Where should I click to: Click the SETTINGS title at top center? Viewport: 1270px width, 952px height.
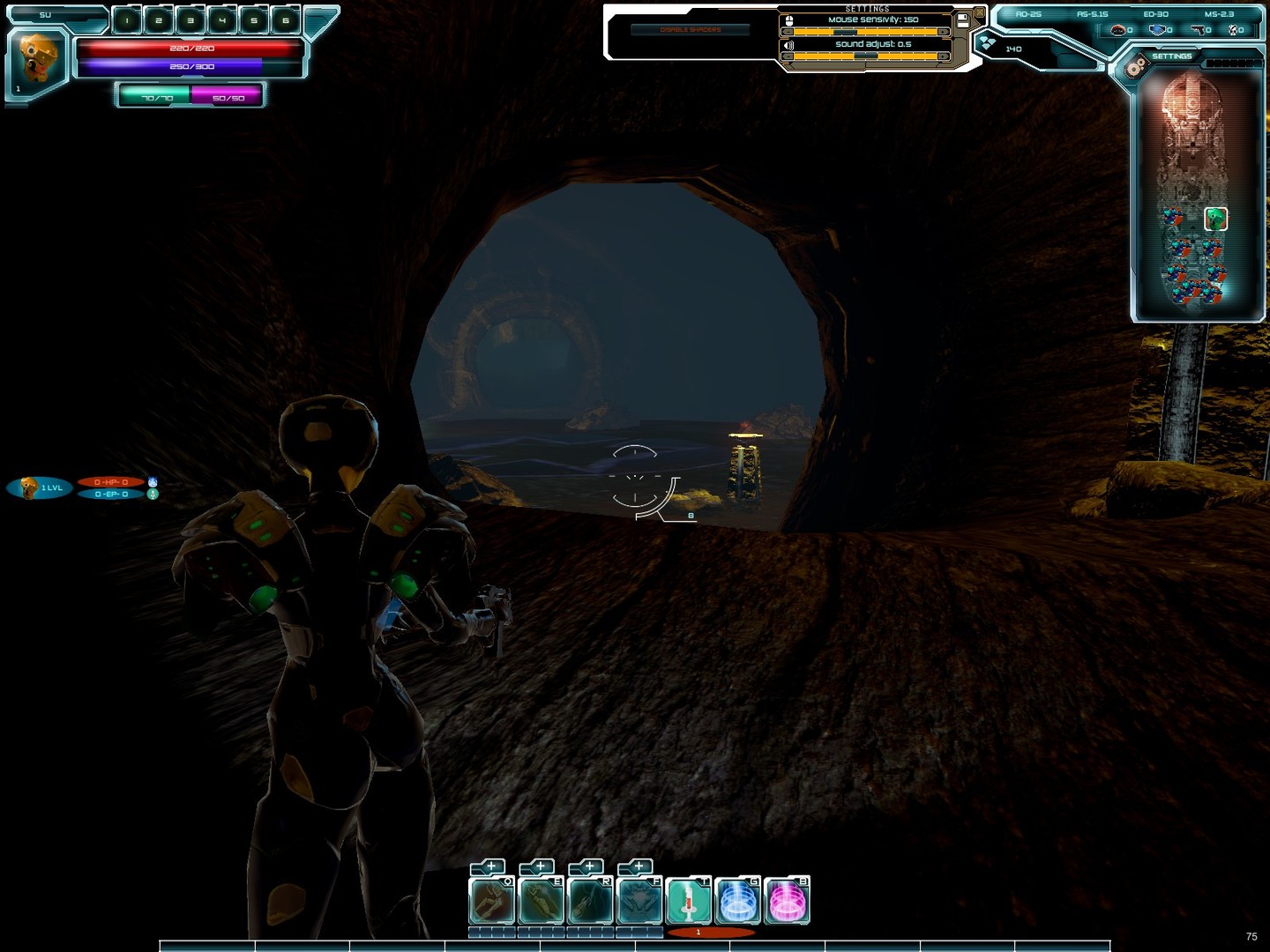point(867,8)
